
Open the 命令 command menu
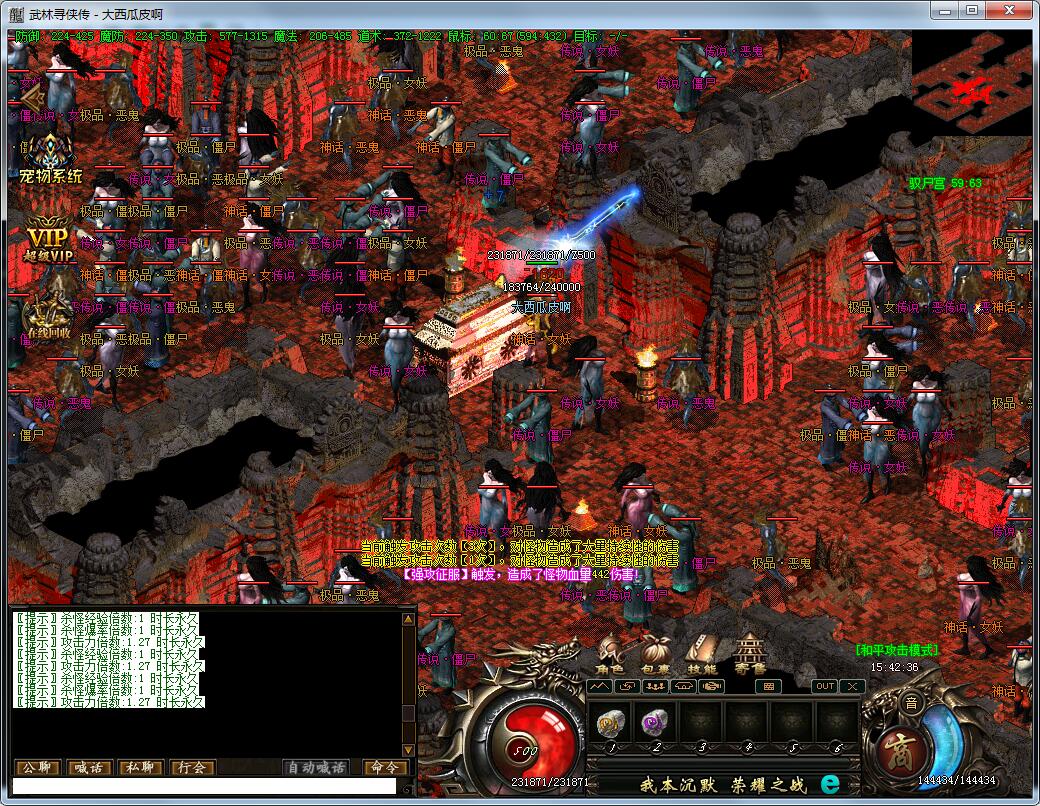(x=385, y=768)
